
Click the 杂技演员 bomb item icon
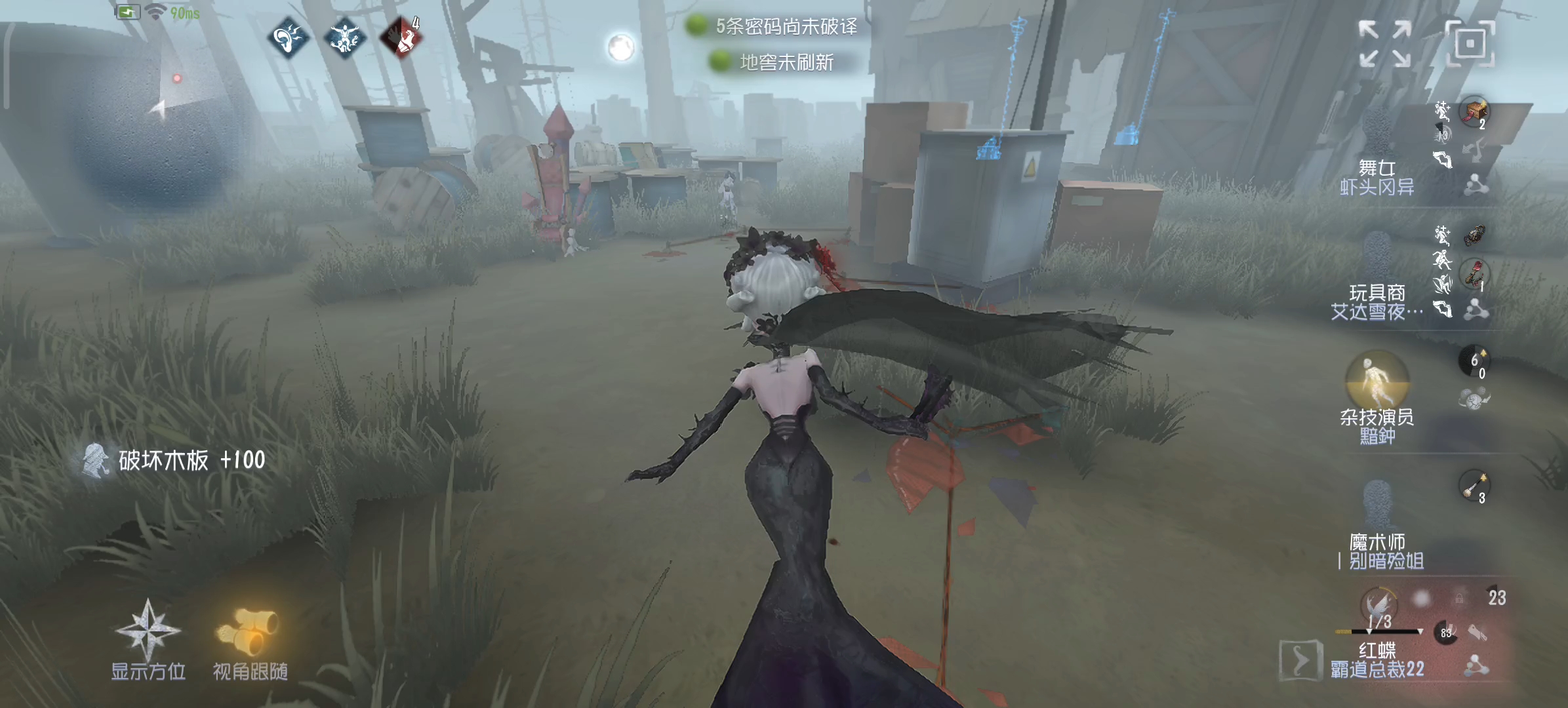1474,361
